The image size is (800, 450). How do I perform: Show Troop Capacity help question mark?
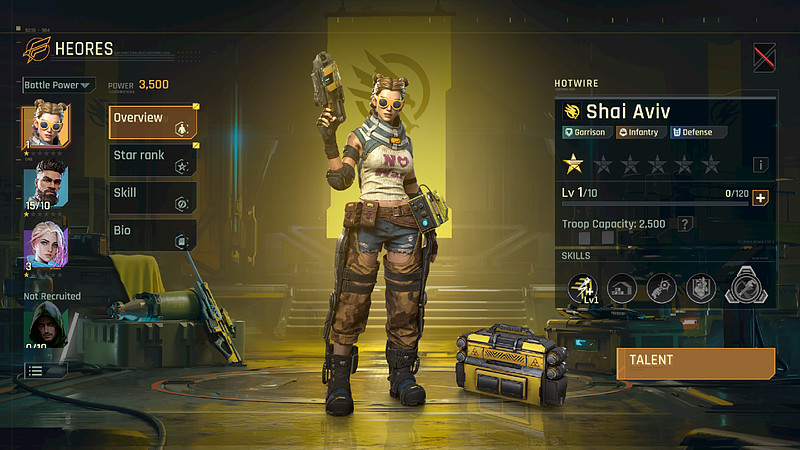pyautogui.click(x=685, y=224)
